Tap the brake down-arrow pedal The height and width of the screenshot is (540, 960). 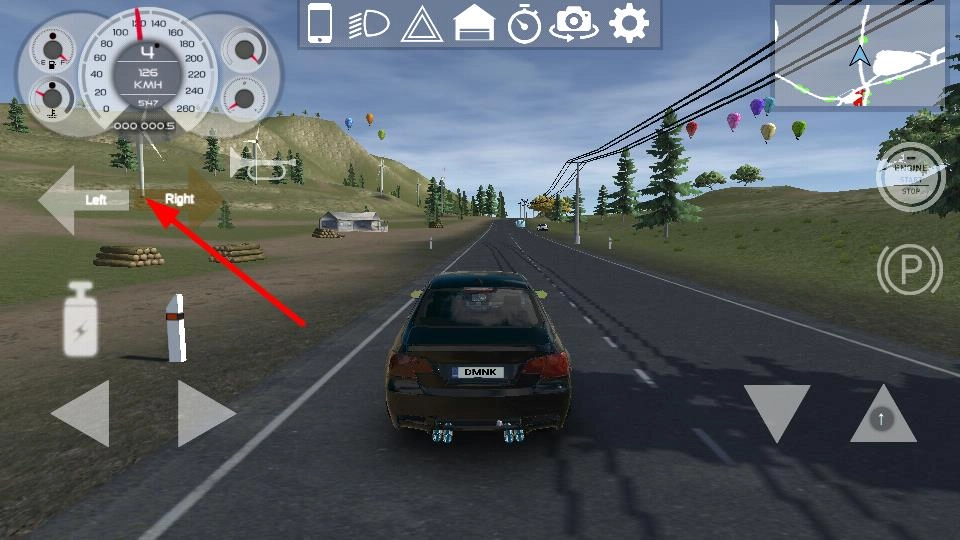click(x=777, y=412)
